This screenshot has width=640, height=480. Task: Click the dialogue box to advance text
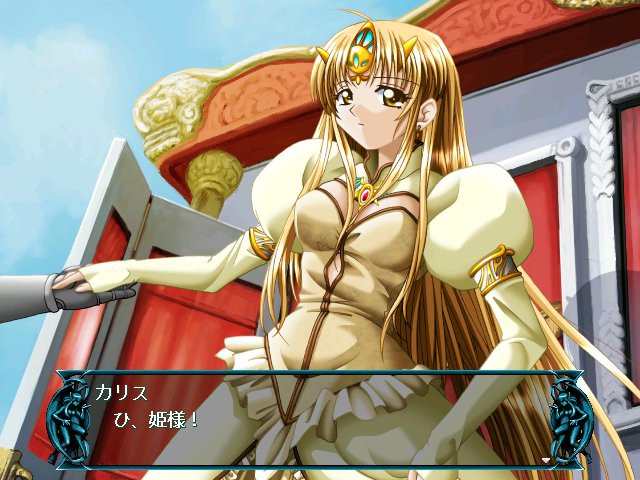tap(320, 420)
